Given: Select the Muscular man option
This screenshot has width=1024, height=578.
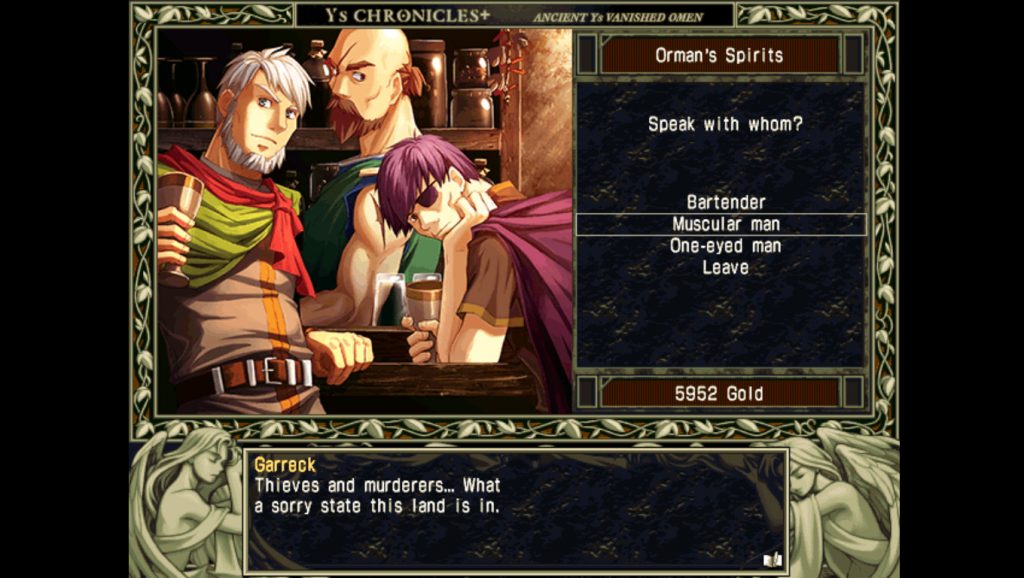Looking at the screenshot, I should [725, 225].
